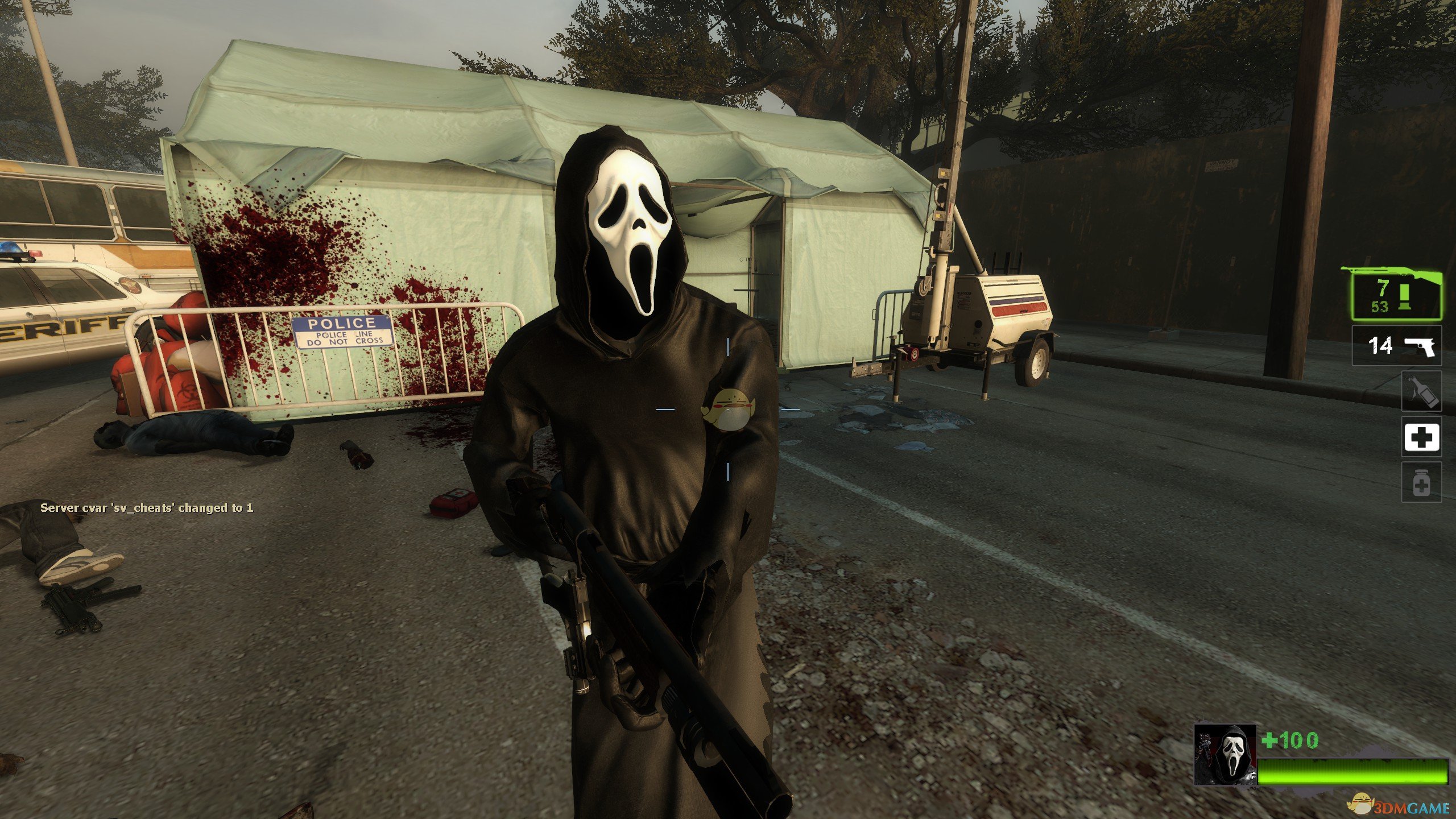Switch to the pistol secondary slot

(1396, 345)
